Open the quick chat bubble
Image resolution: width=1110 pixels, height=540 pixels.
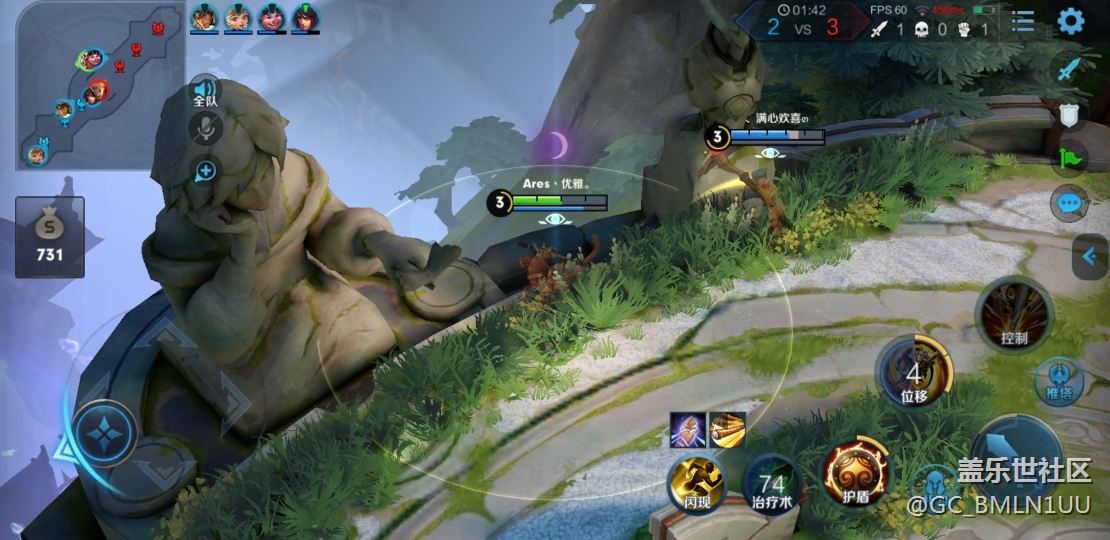click(1070, 204)
